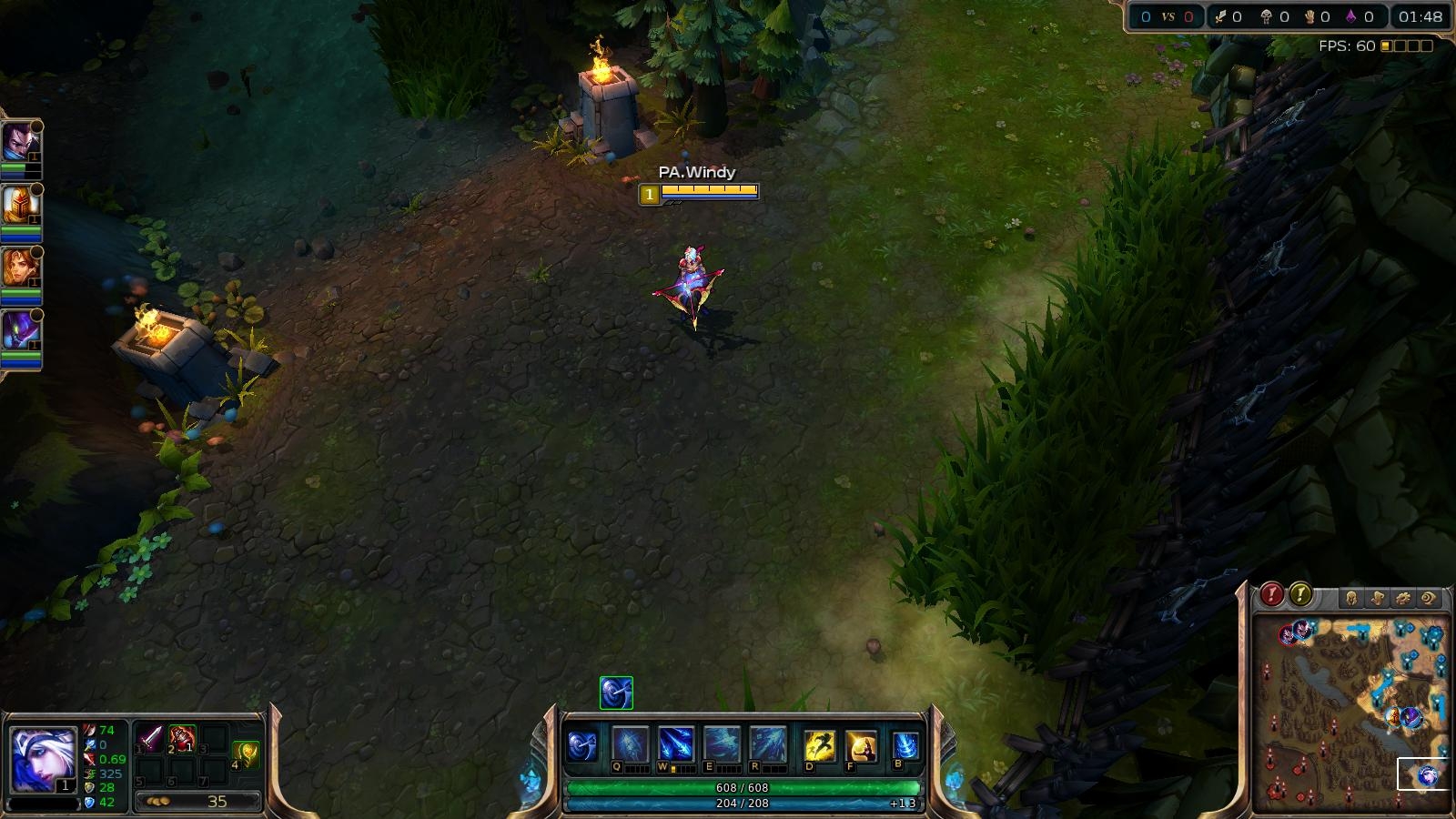
Task: Select the Long Sword in item slot 1
Action: 150,738
